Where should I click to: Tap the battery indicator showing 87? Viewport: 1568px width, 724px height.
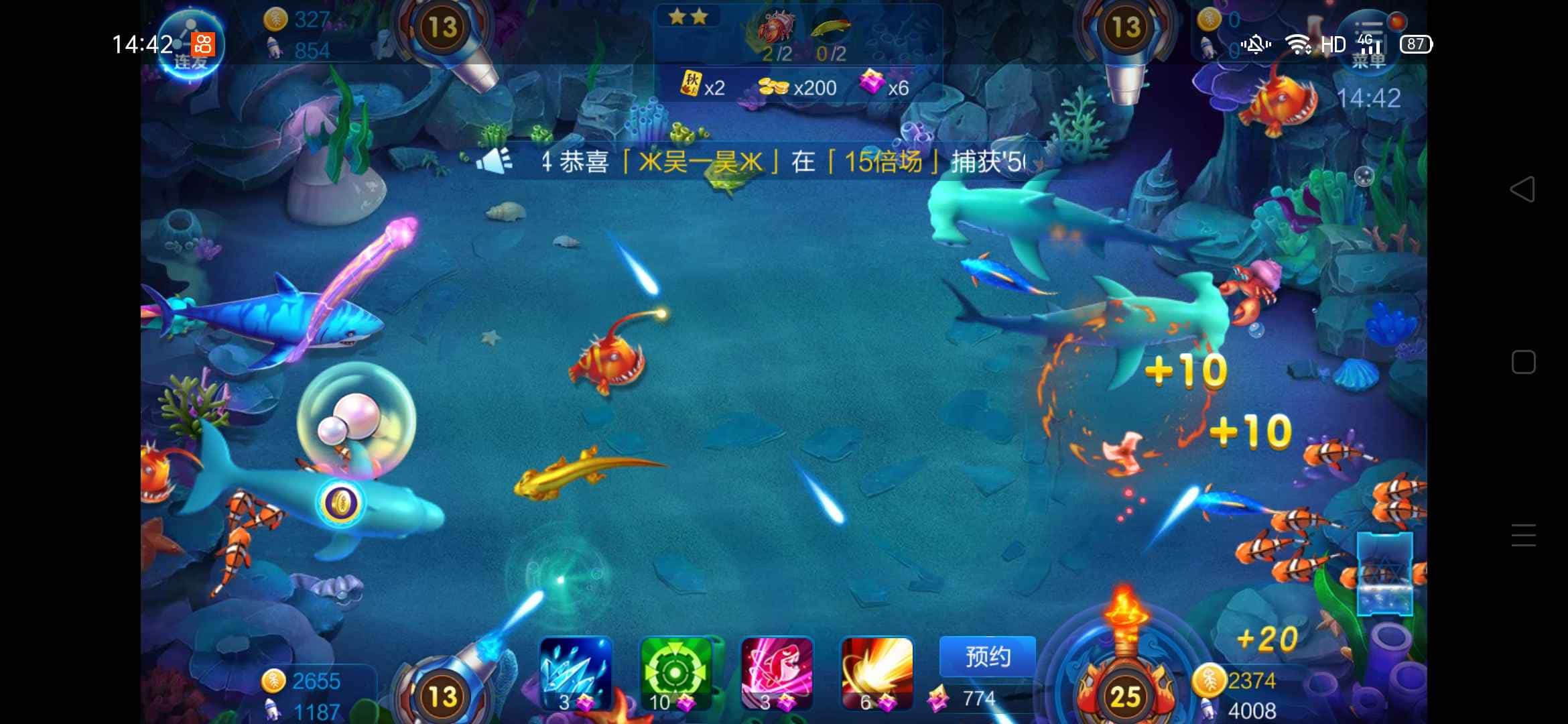click(x=1416, y=44)
